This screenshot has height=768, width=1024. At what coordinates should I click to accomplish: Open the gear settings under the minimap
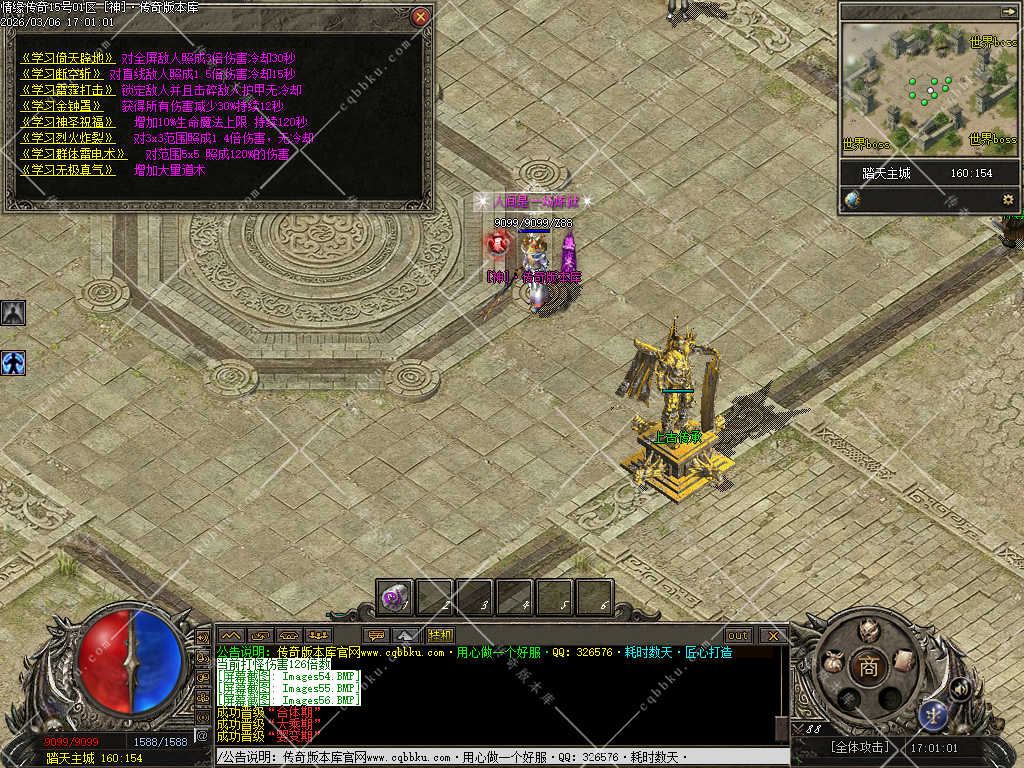1008,200
